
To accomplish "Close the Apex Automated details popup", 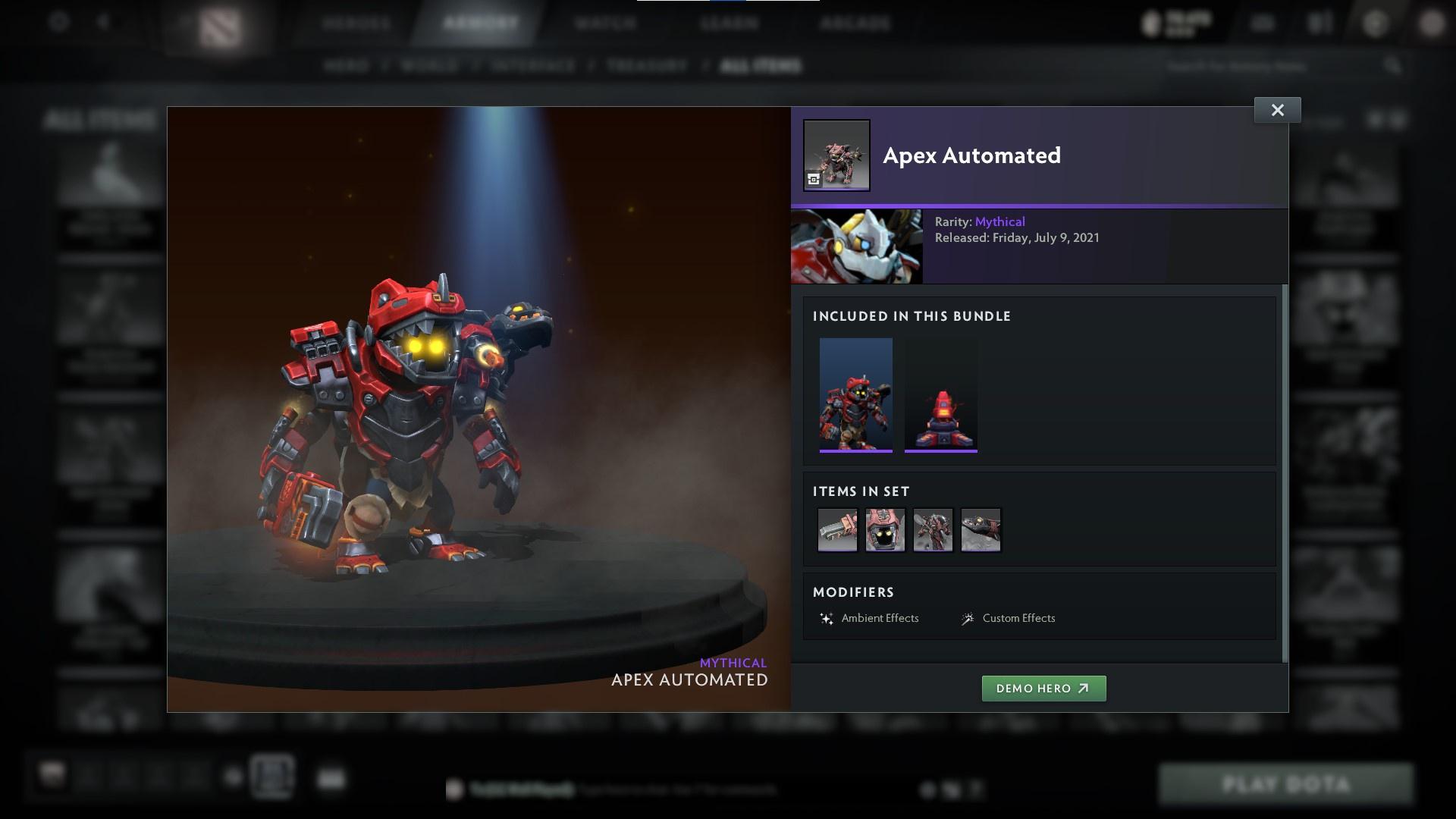I will point(1278,109).
